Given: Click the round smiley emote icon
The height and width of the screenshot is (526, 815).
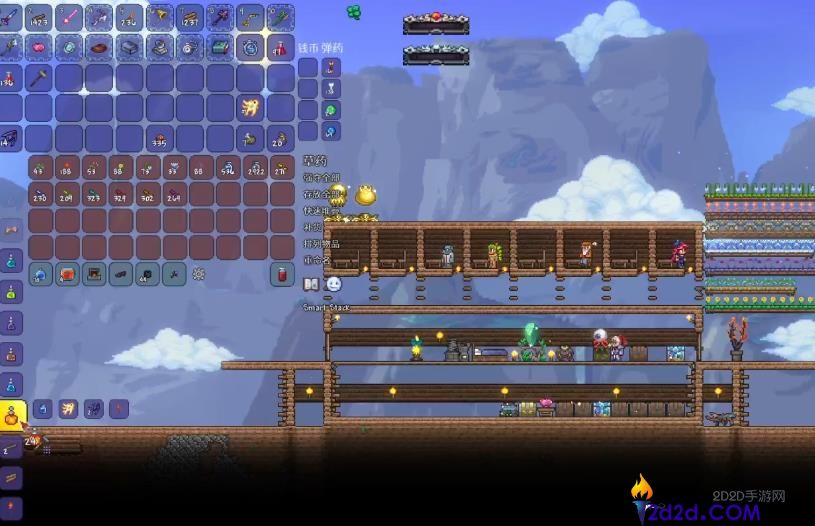Looking at the screenshot, I should 333,284.
